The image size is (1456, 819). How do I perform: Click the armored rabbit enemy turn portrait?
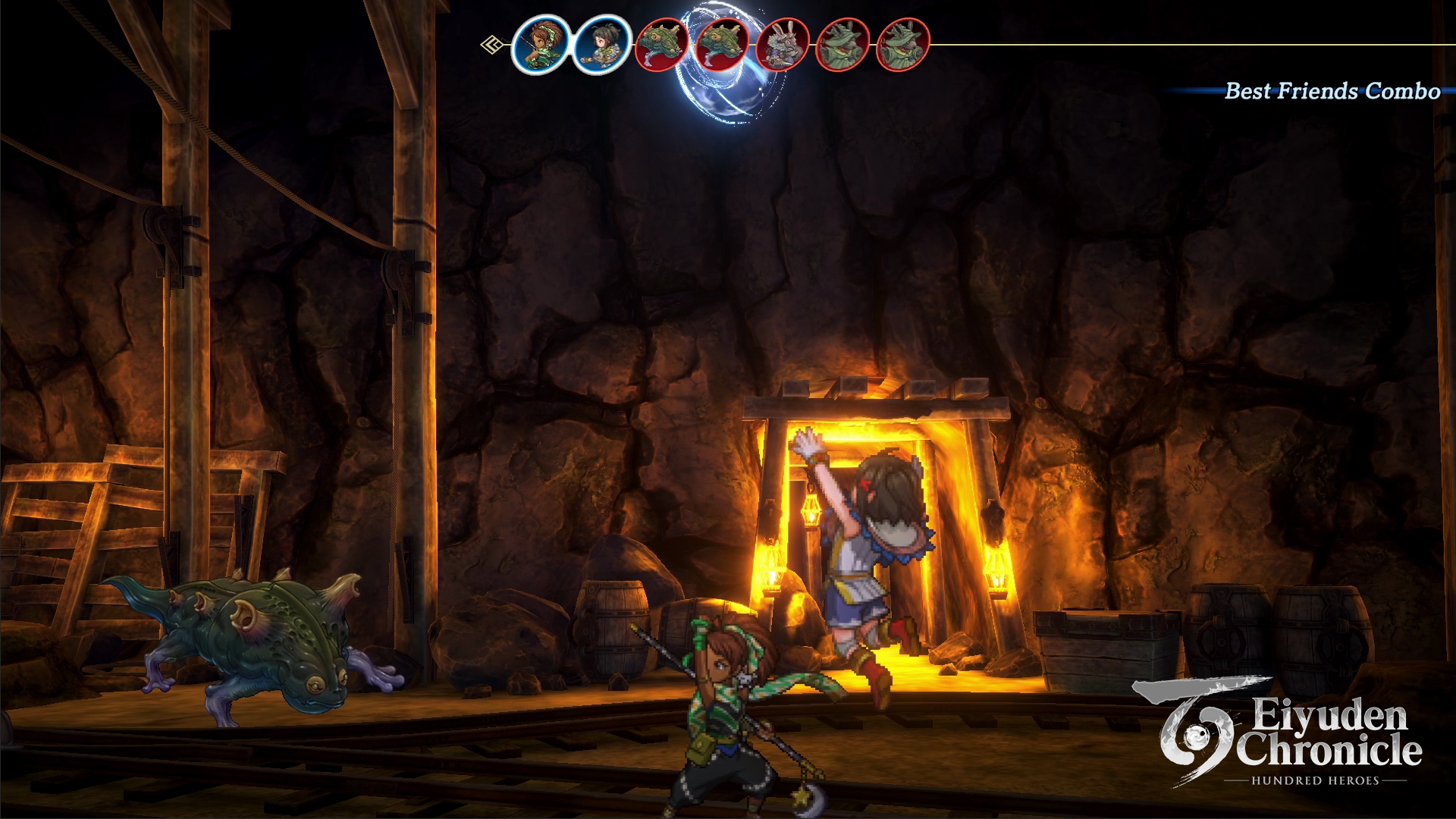(782, 45)
